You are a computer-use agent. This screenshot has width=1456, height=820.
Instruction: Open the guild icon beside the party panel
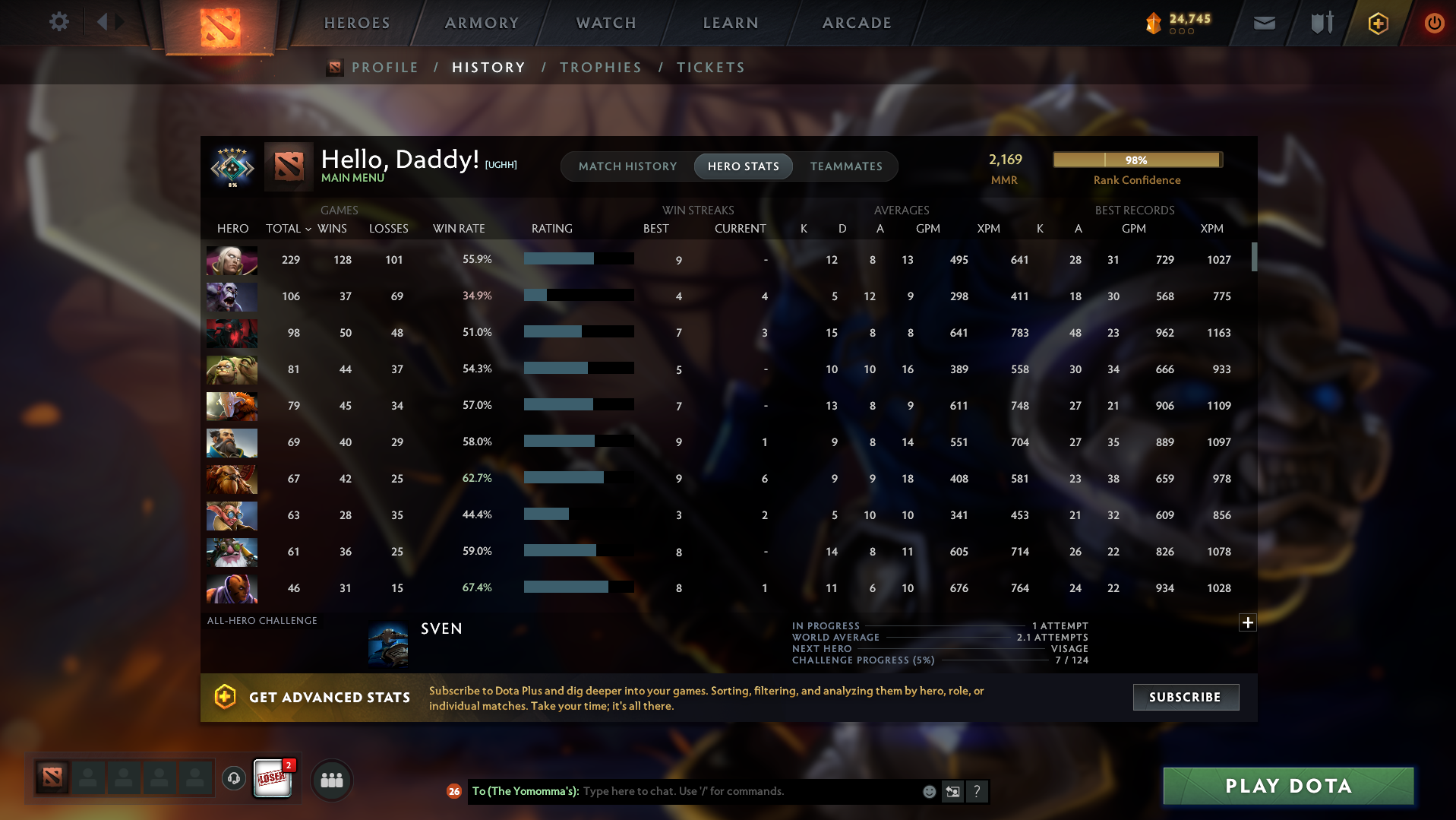click(332, 780)
